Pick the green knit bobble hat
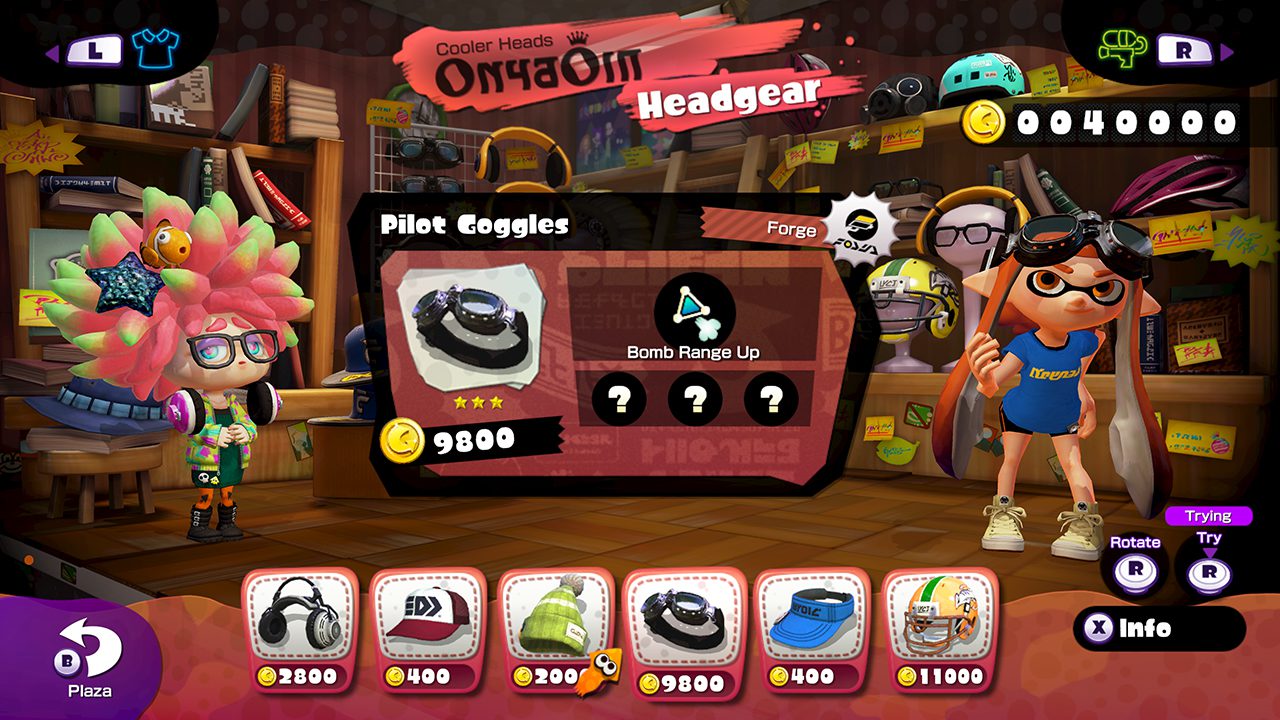The width and height of the screenshot is (1280, 720). point(555,629)
